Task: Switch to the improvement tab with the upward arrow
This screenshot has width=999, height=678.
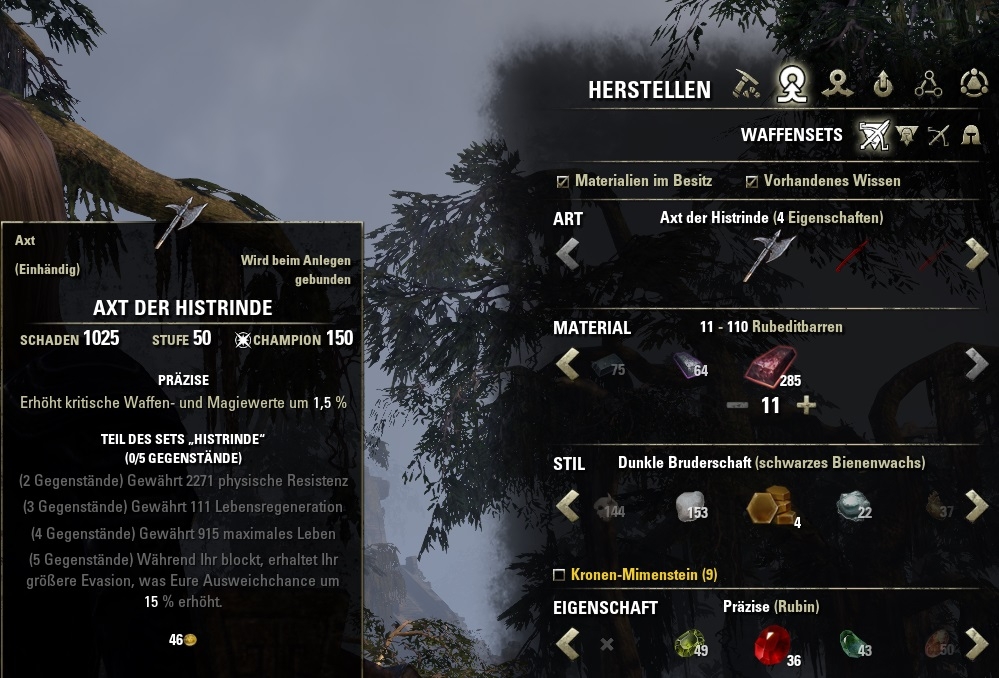Action: tap(882, 86)
